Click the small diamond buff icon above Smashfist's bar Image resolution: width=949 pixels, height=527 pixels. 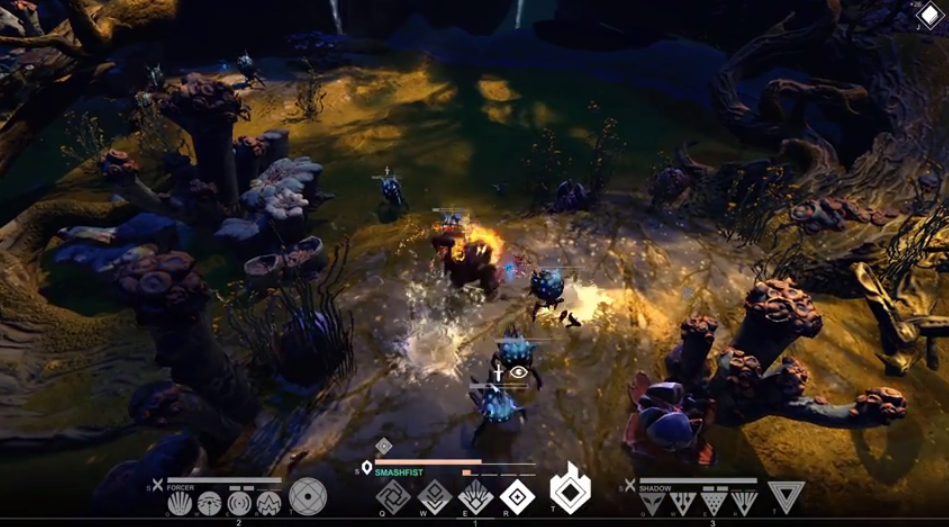(x=383, y=446)
